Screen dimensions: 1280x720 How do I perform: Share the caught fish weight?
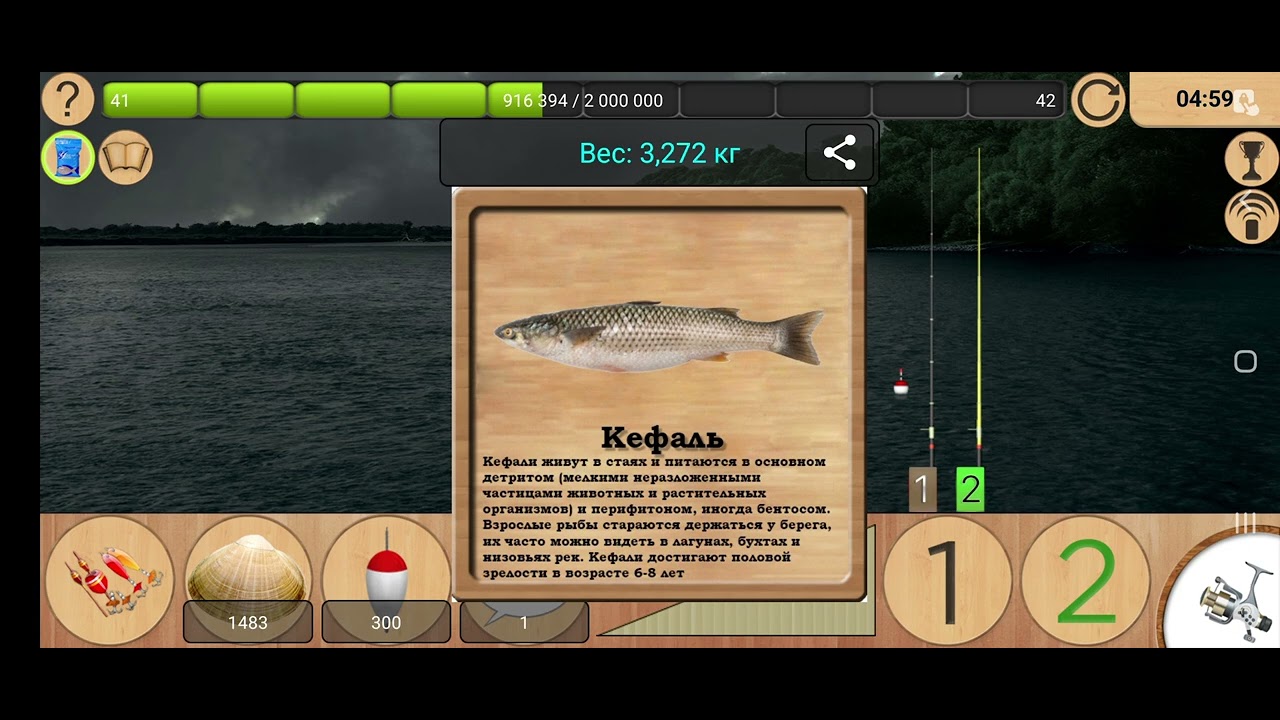[x=839, y=153]
